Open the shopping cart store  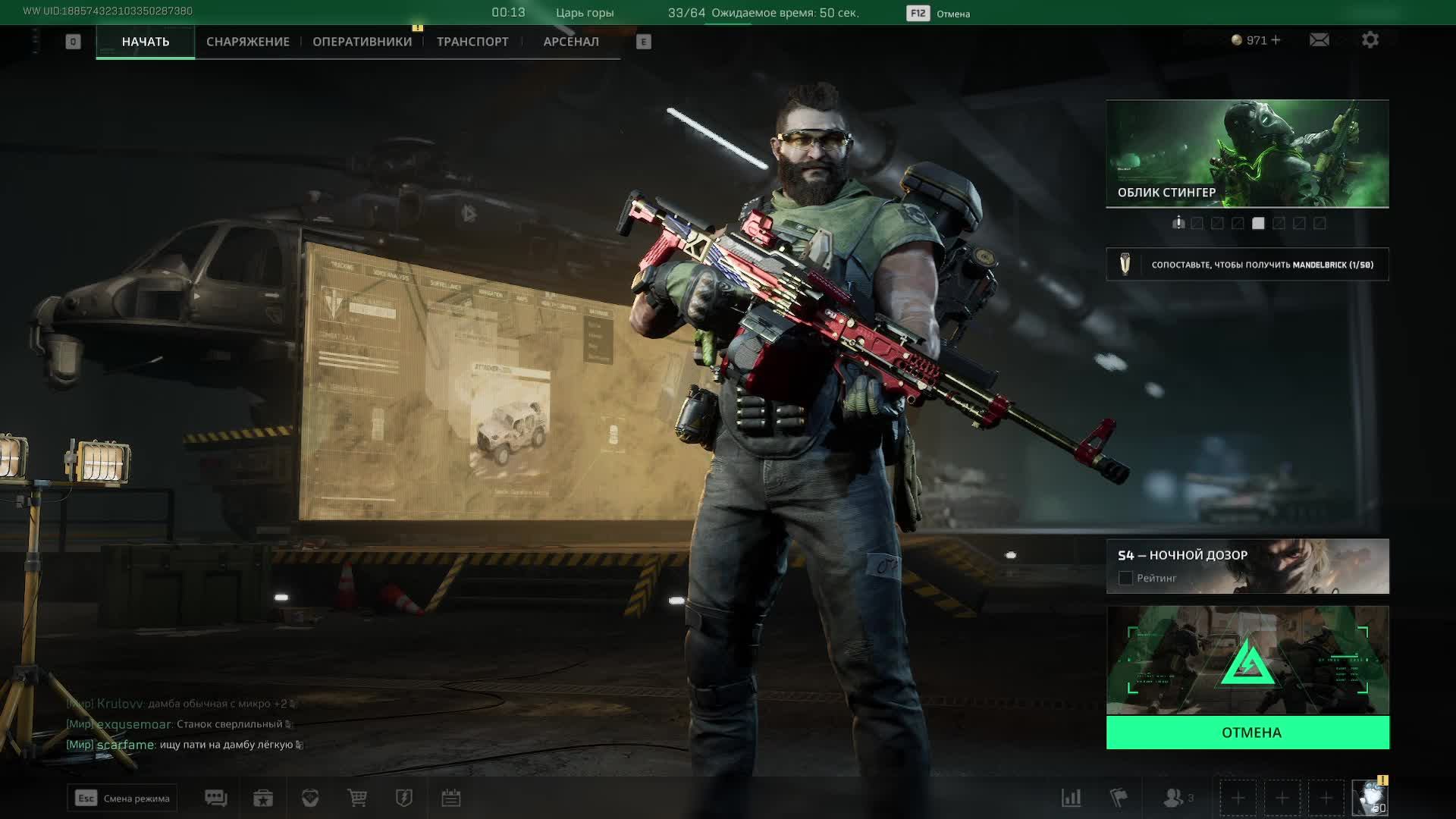[357, 798]
